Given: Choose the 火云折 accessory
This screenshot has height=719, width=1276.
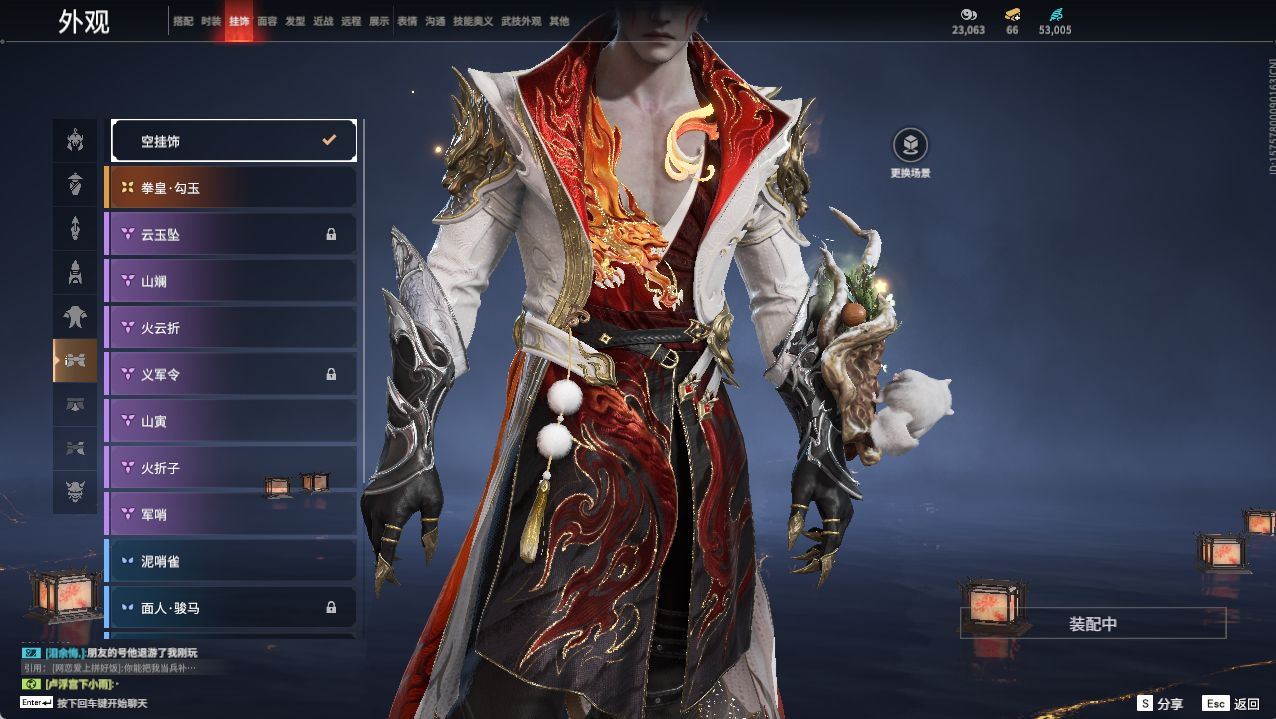Looking at the screenshot, I should tap(231, 328).
